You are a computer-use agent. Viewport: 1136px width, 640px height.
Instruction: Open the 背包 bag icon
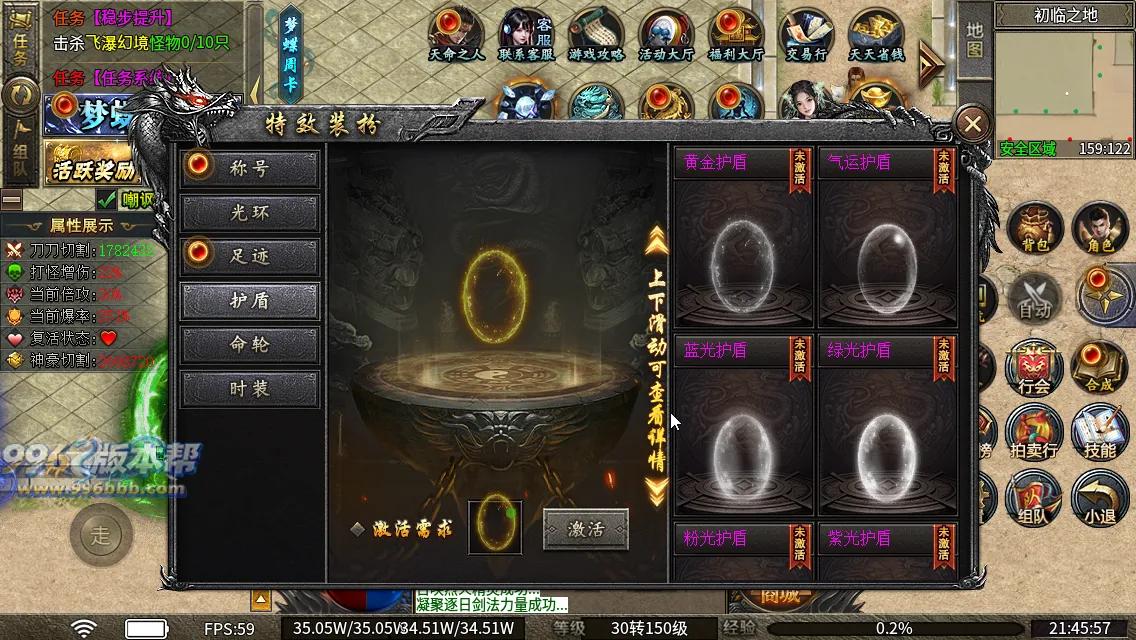point(1034,227)
